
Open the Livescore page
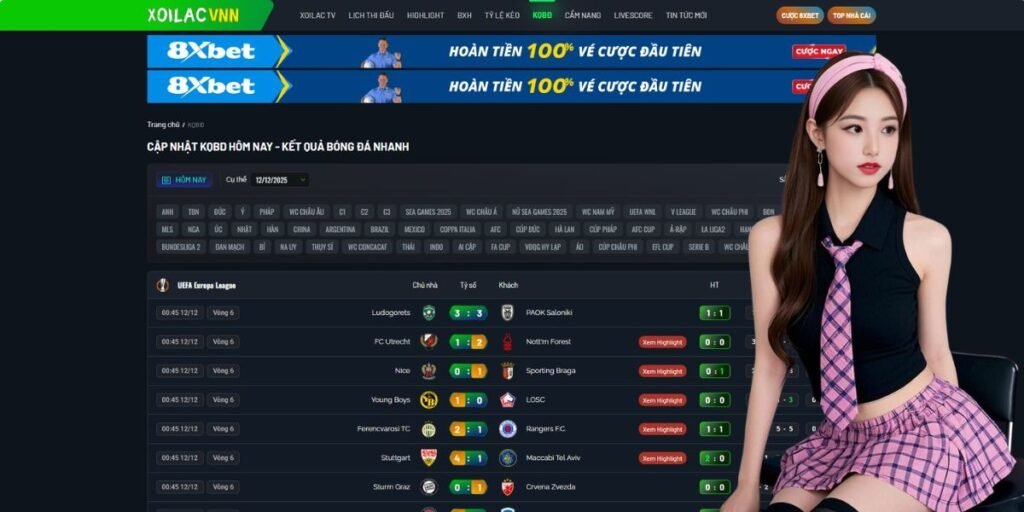[x=633, y=16]
